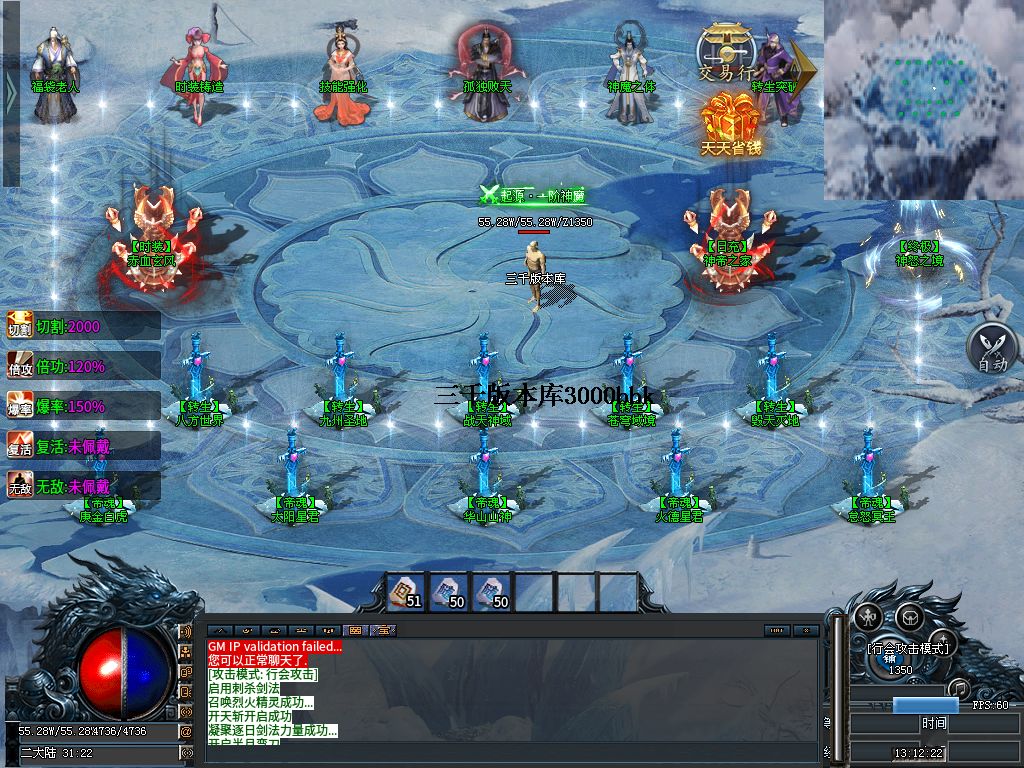Open the character equipment round icon
The image size is (1024, 768).
click(866, 616)
